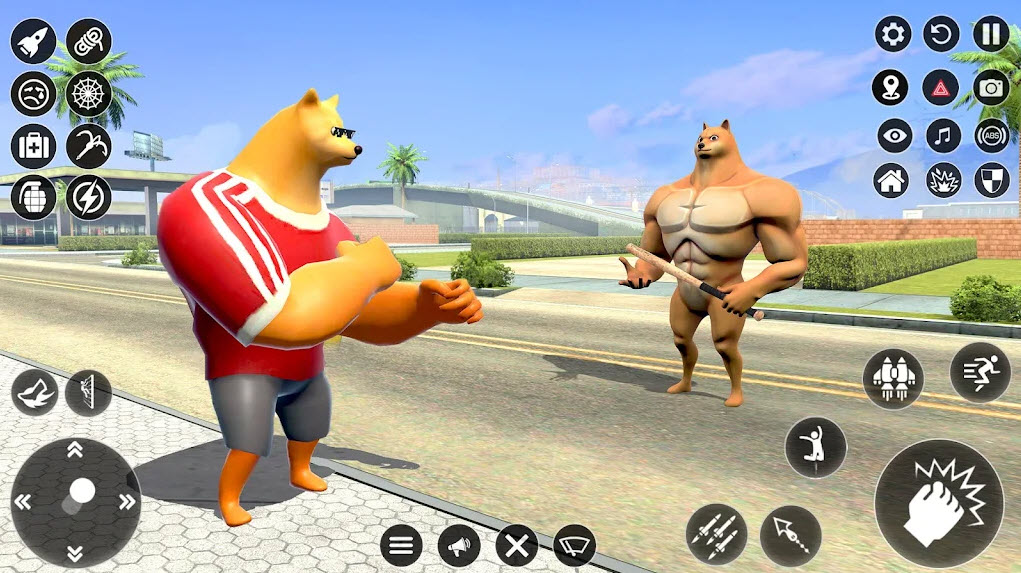Take a screenshot with the camera icon
The width and height of the screenshot is (1021, 573).
tap(991, 87)
